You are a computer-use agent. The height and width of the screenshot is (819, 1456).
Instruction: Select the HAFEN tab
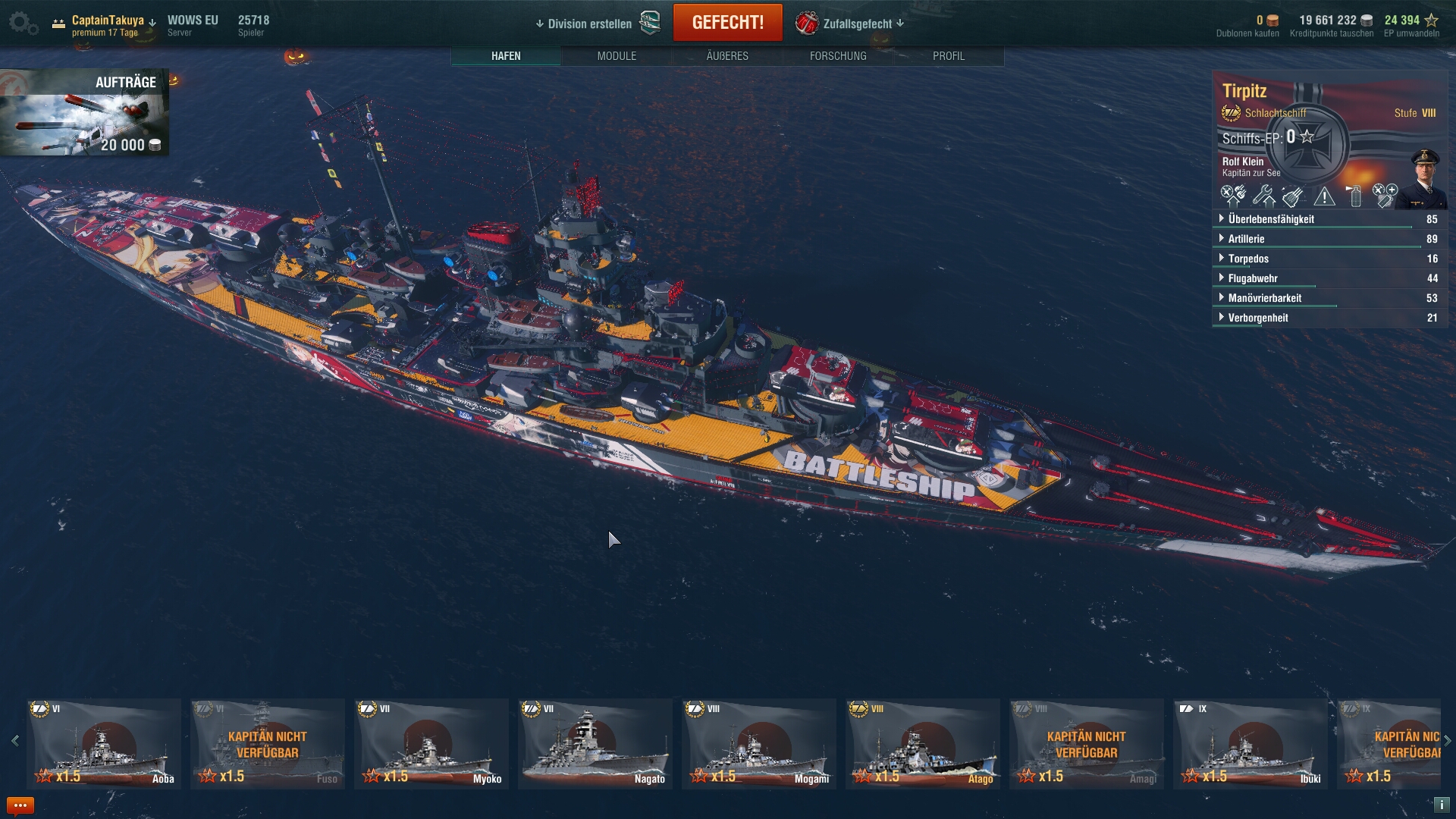click(x=506, y=56)
